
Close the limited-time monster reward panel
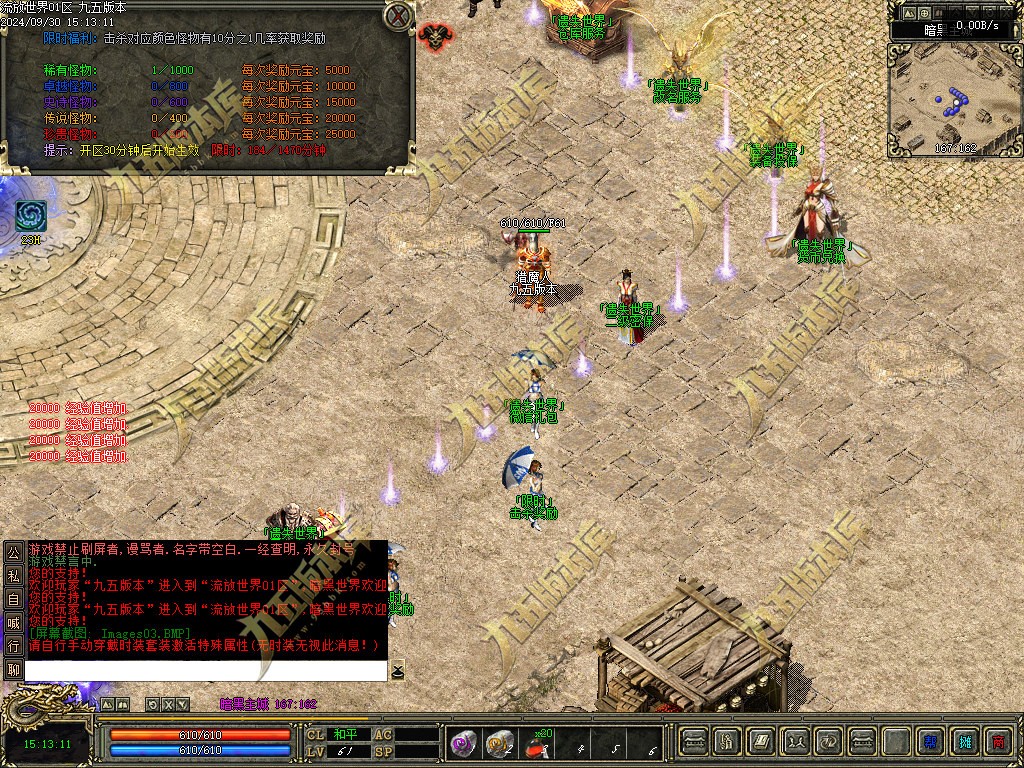point(399,15)
